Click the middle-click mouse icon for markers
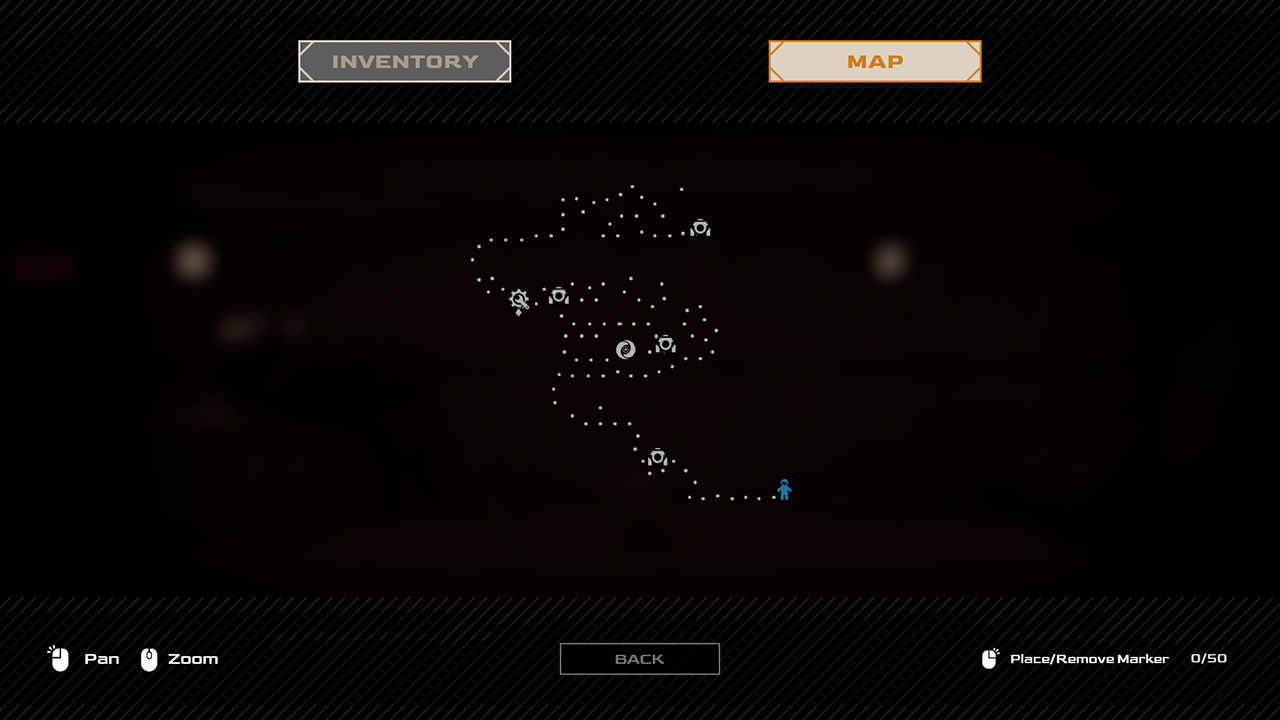This screenshot has height=720, width=1280. coord(990,658)
